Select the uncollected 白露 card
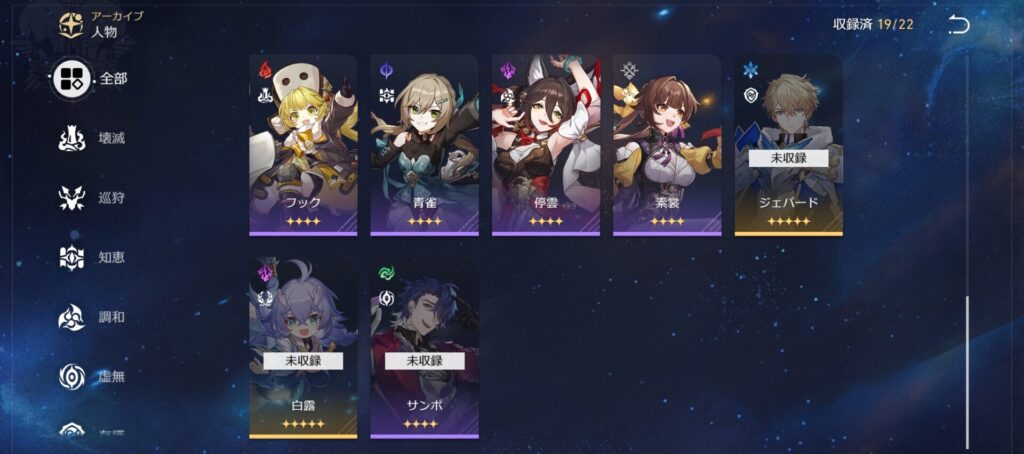Screen dimensions: 1024x454 pyautogui.click(x=303, y=346)
